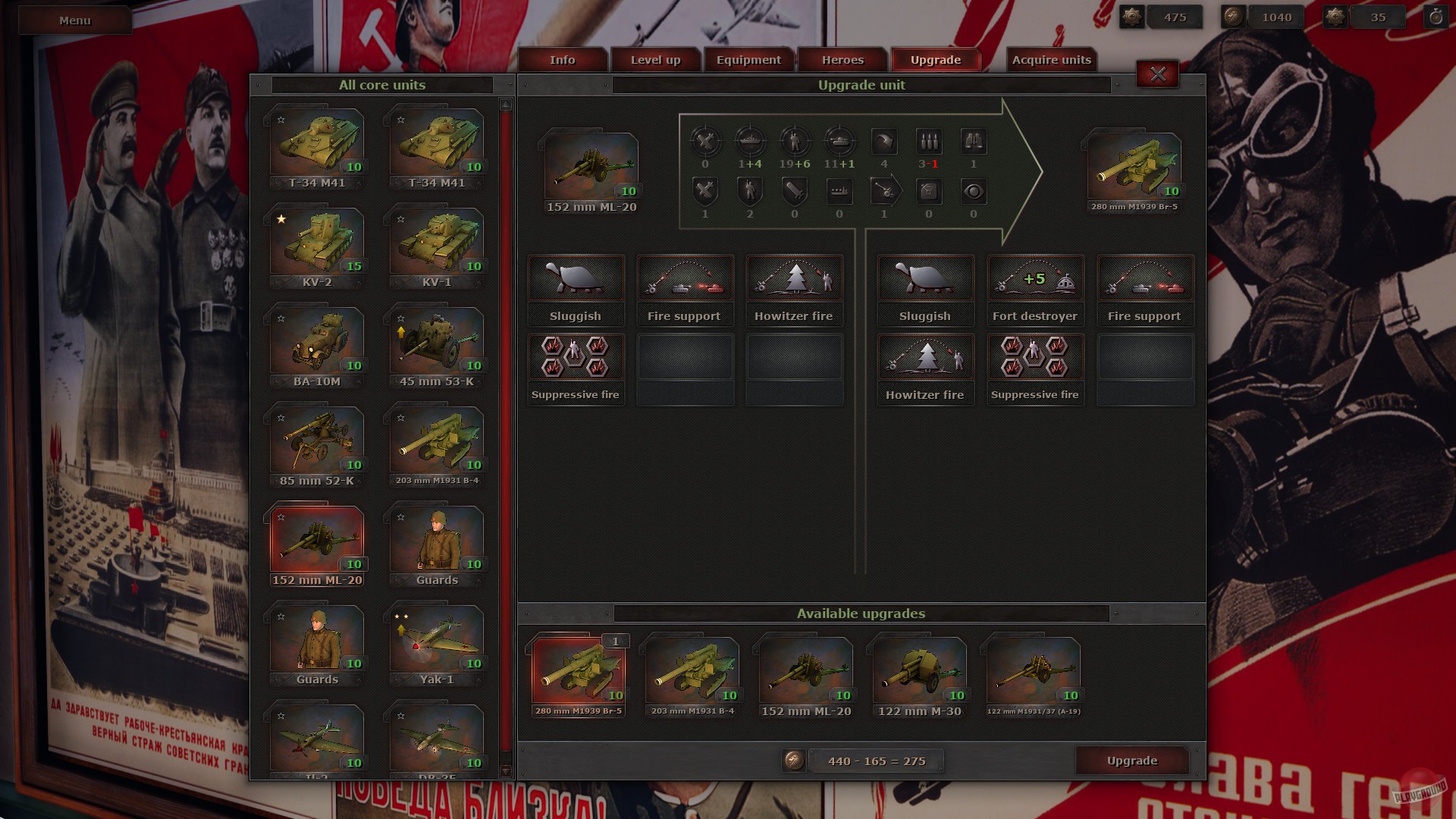Select the KV-2 unit with gold star
This screenshot has height=819, width=1456.
coord(316,243)
